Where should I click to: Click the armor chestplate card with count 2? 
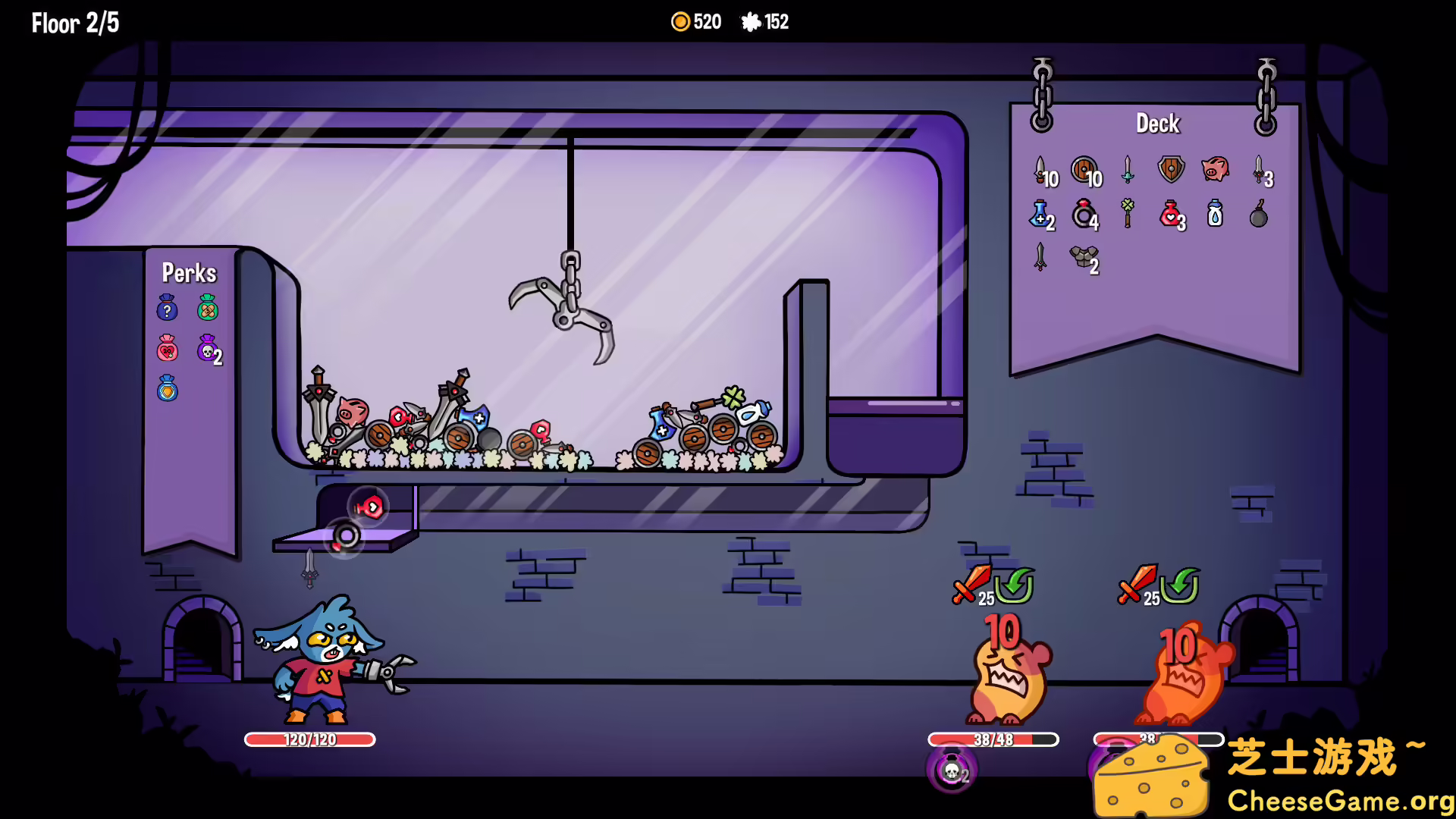click(x=1083, y=258)
